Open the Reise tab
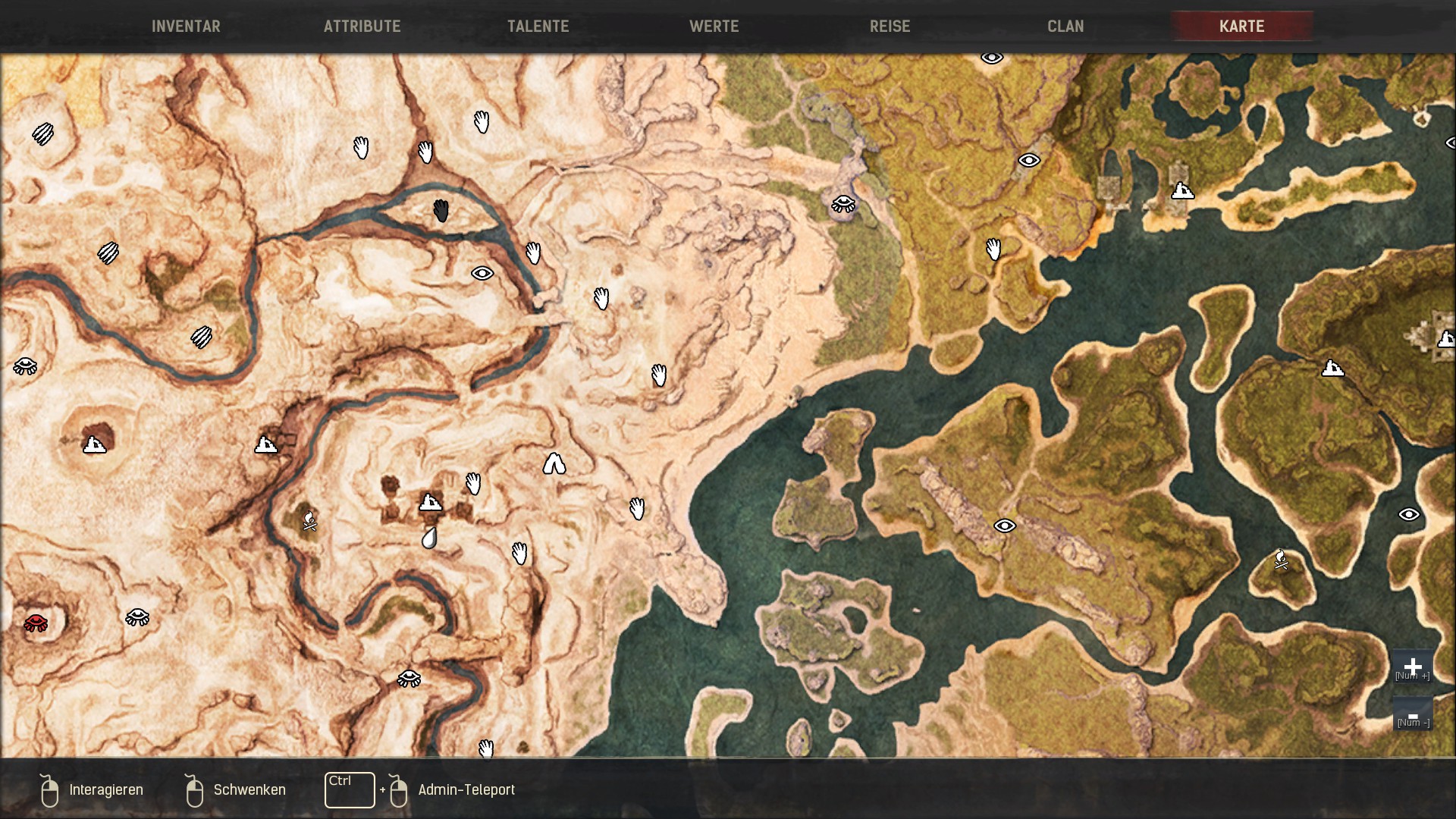This screenshot has width=1456, height=819. click(x=890, y=27)
